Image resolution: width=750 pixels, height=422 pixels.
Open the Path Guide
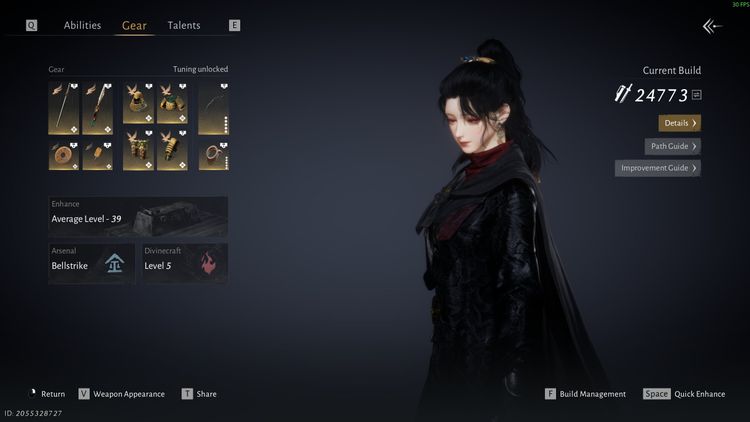click(672, 146)
